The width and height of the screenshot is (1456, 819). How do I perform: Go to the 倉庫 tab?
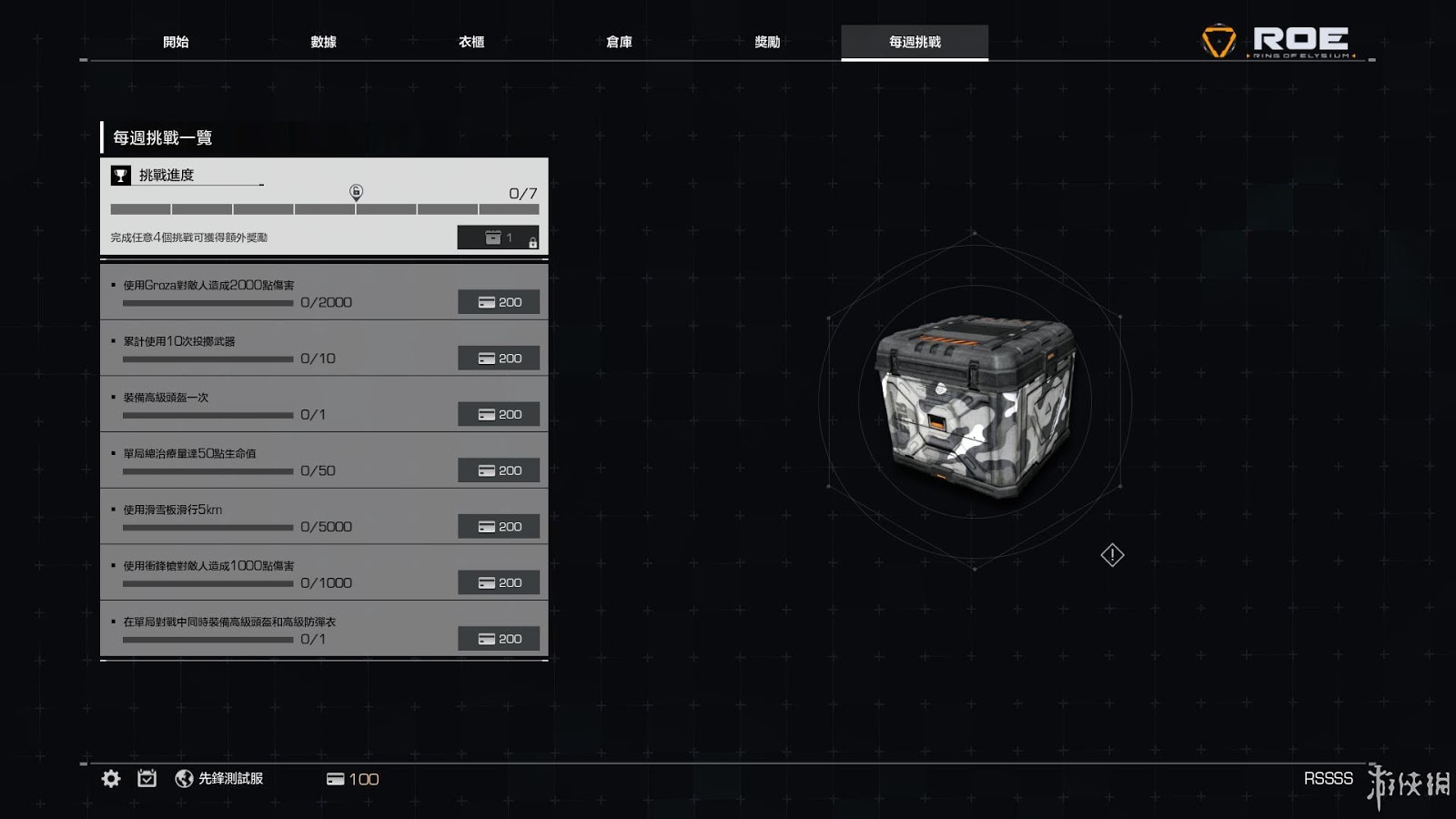pos(619,42)
